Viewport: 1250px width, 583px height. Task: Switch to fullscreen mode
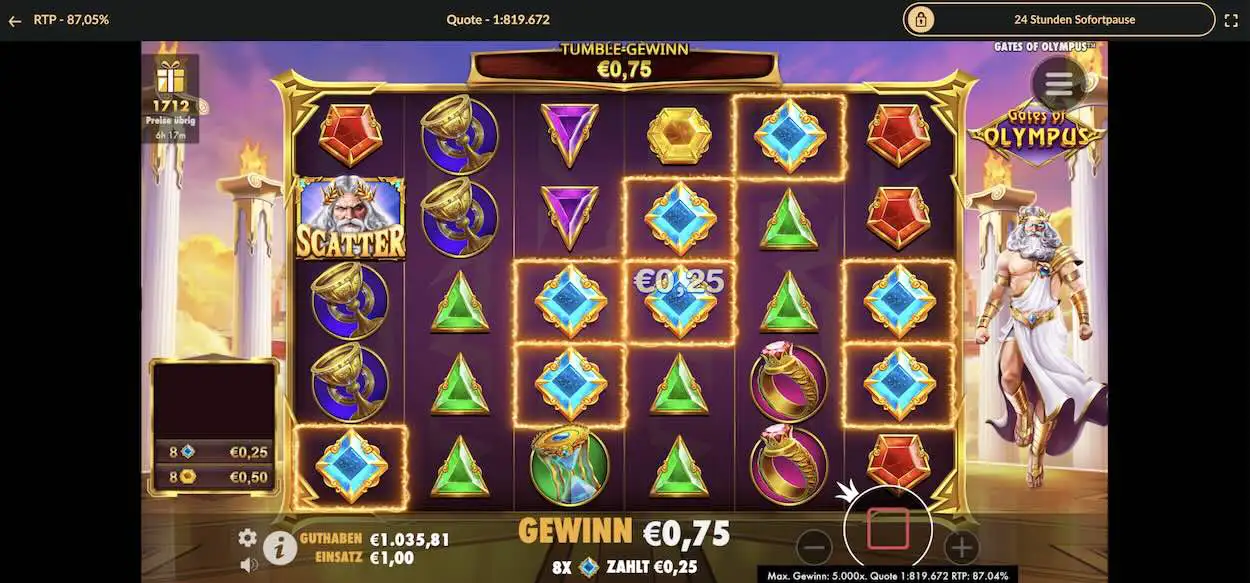(x=1231, y=20)
